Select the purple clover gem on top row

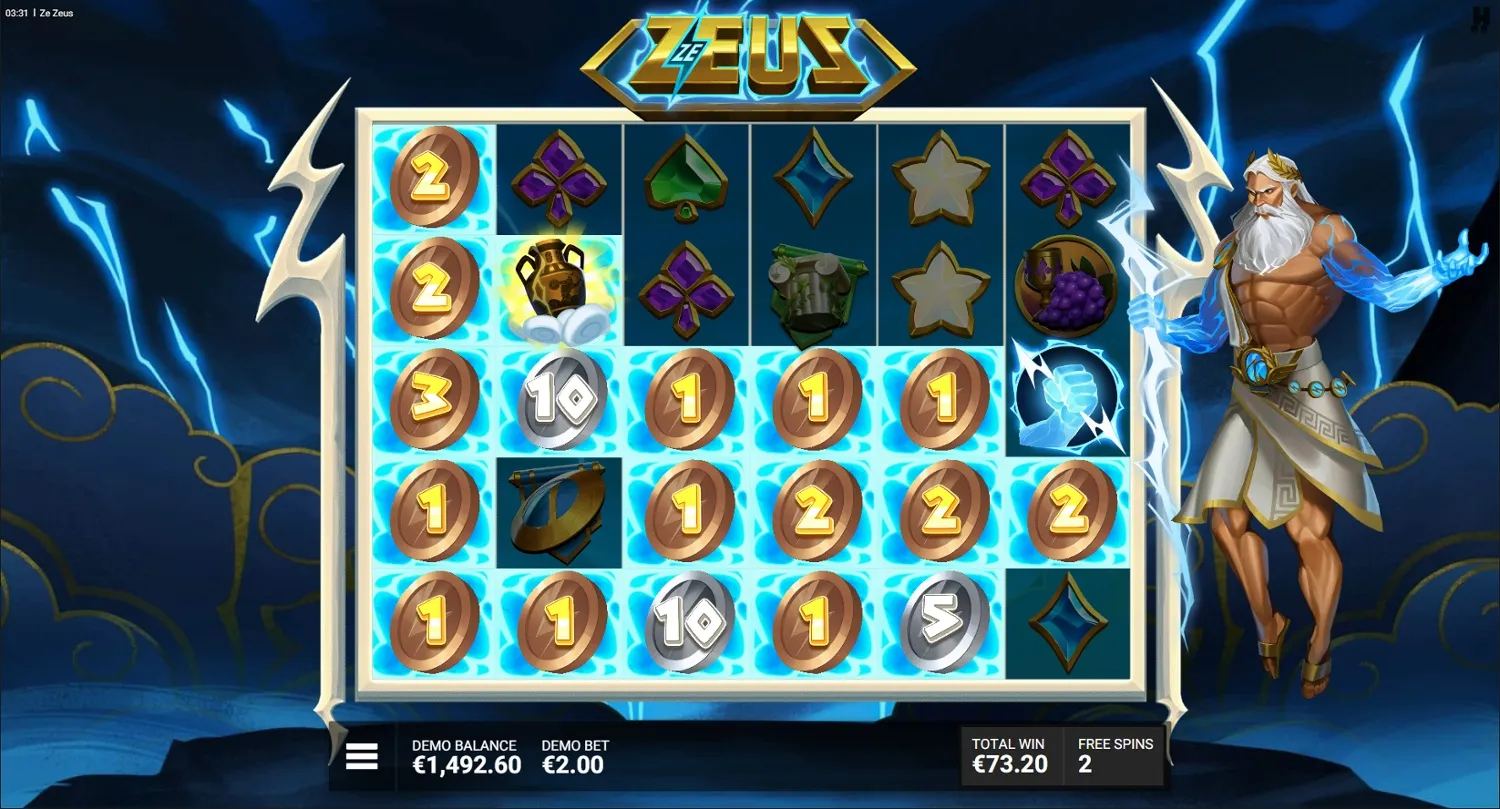(x=558, y=178)
